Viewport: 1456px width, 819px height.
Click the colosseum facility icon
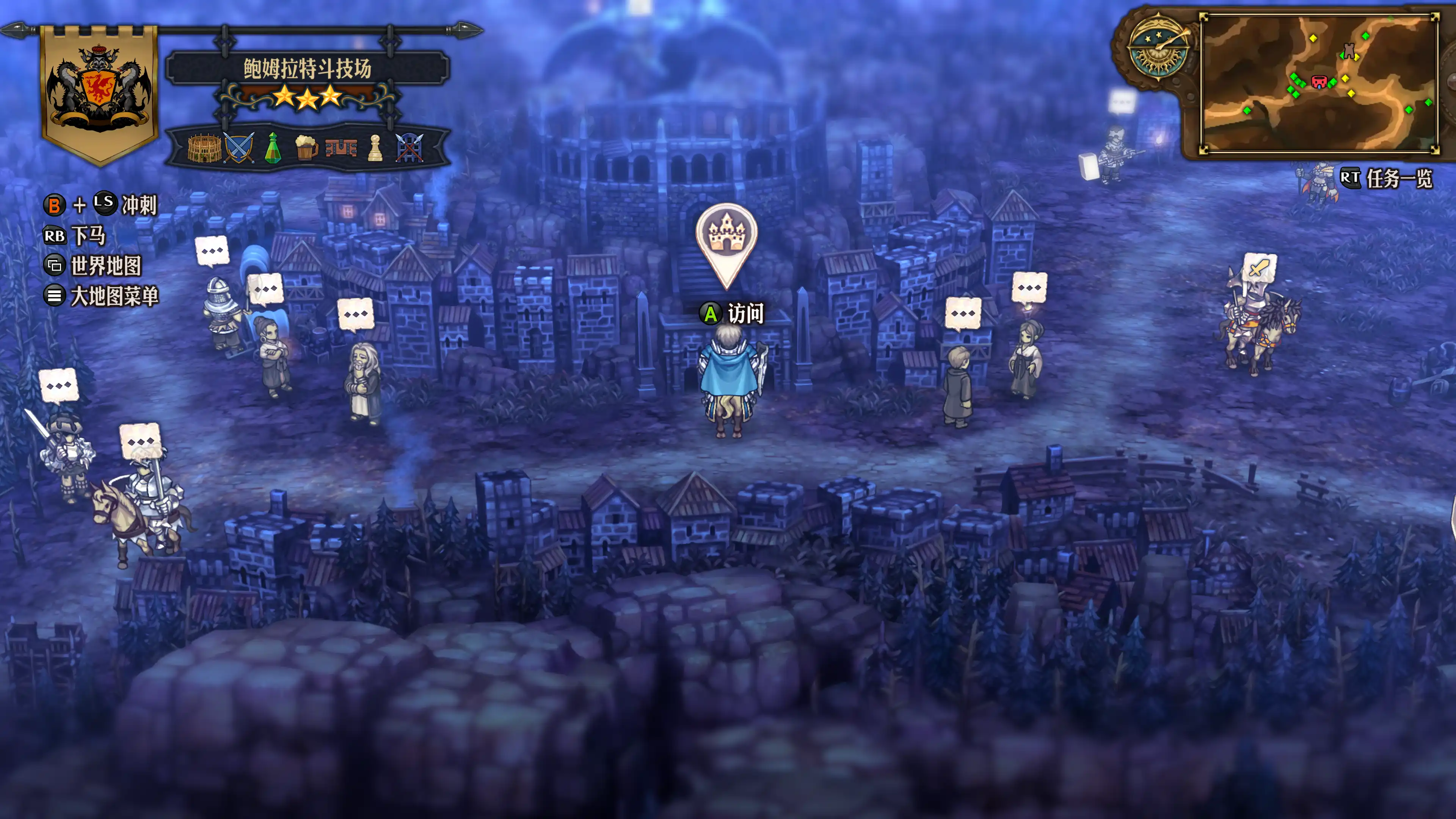(x=204, y=148)
